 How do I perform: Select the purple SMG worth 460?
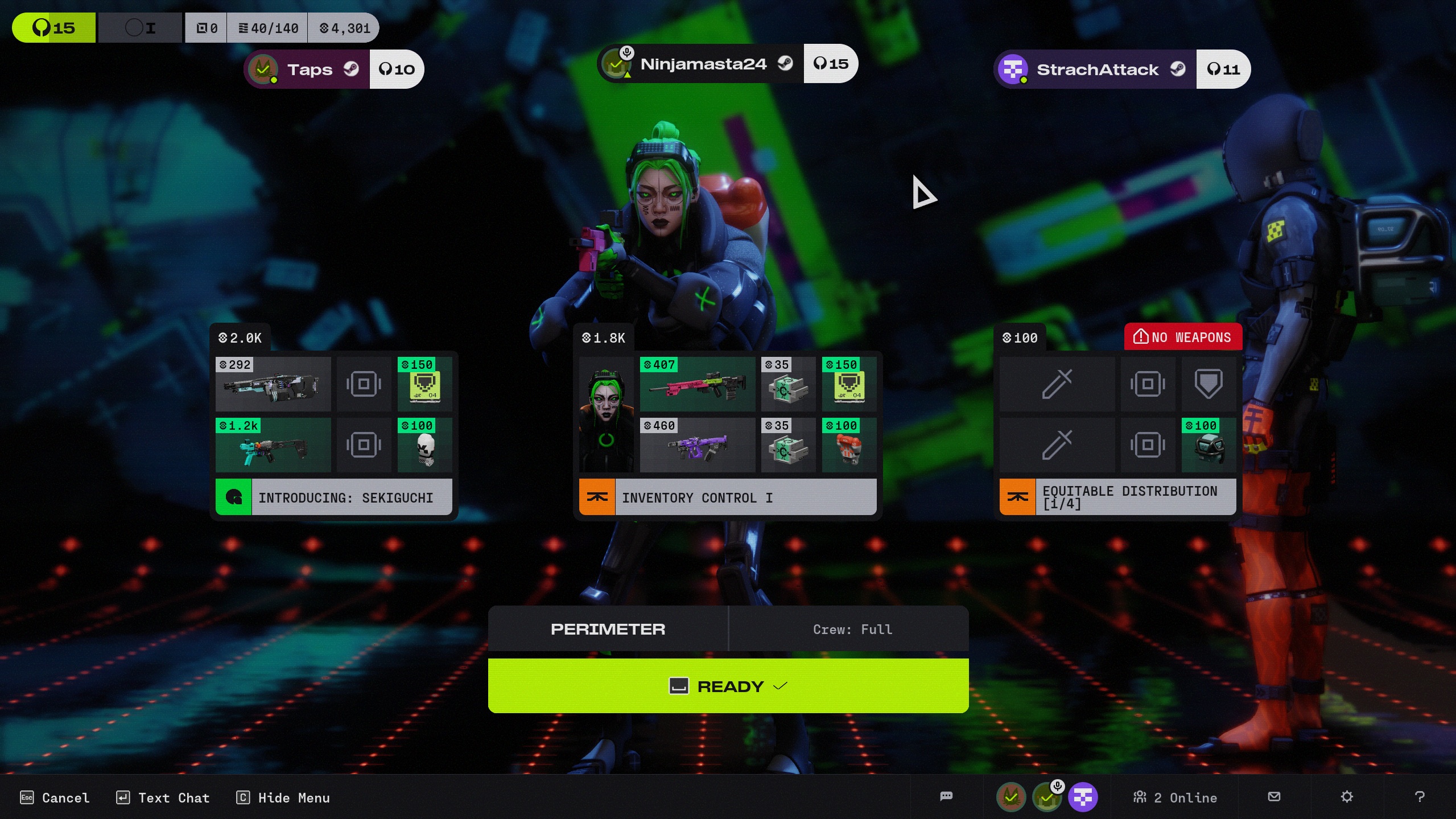coord(697,445)
